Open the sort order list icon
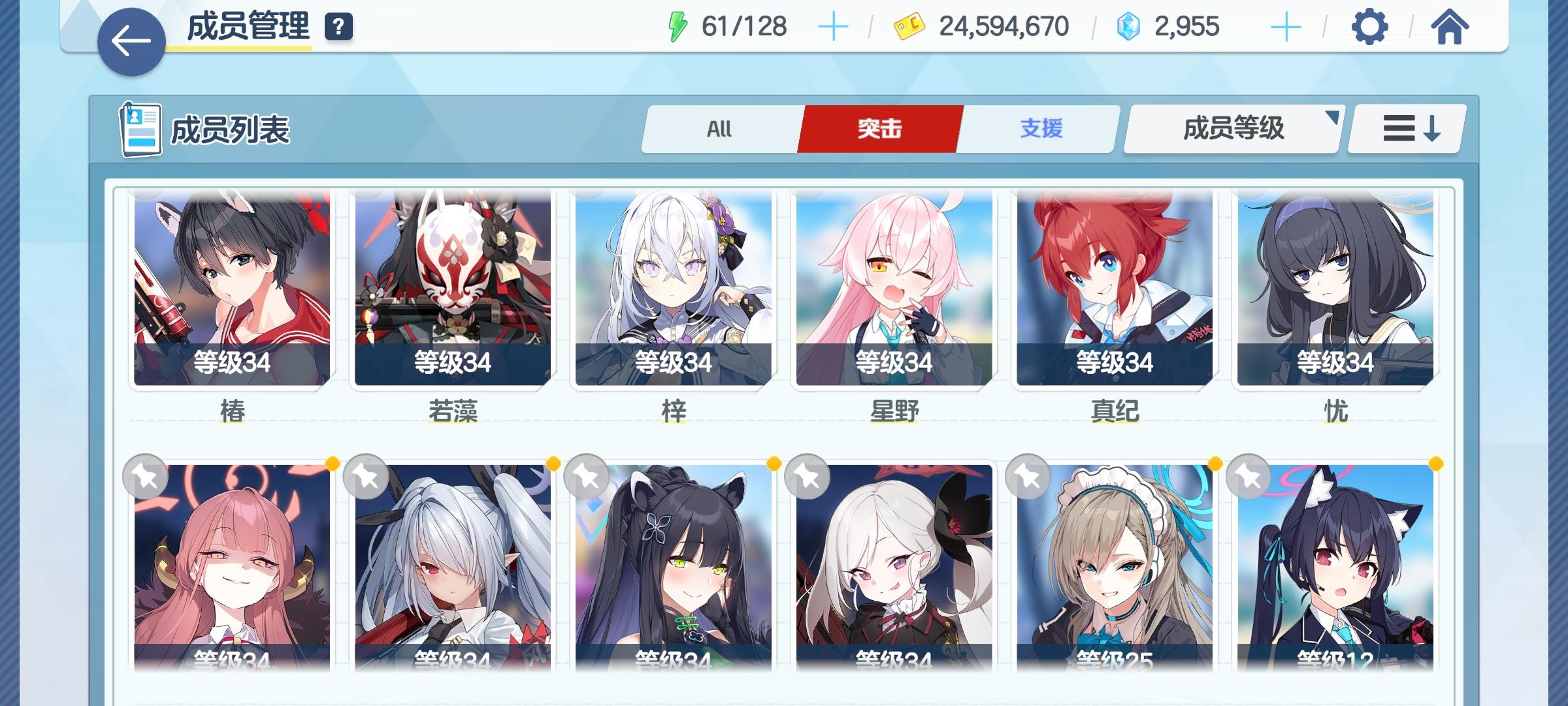 pos(1405,129)
